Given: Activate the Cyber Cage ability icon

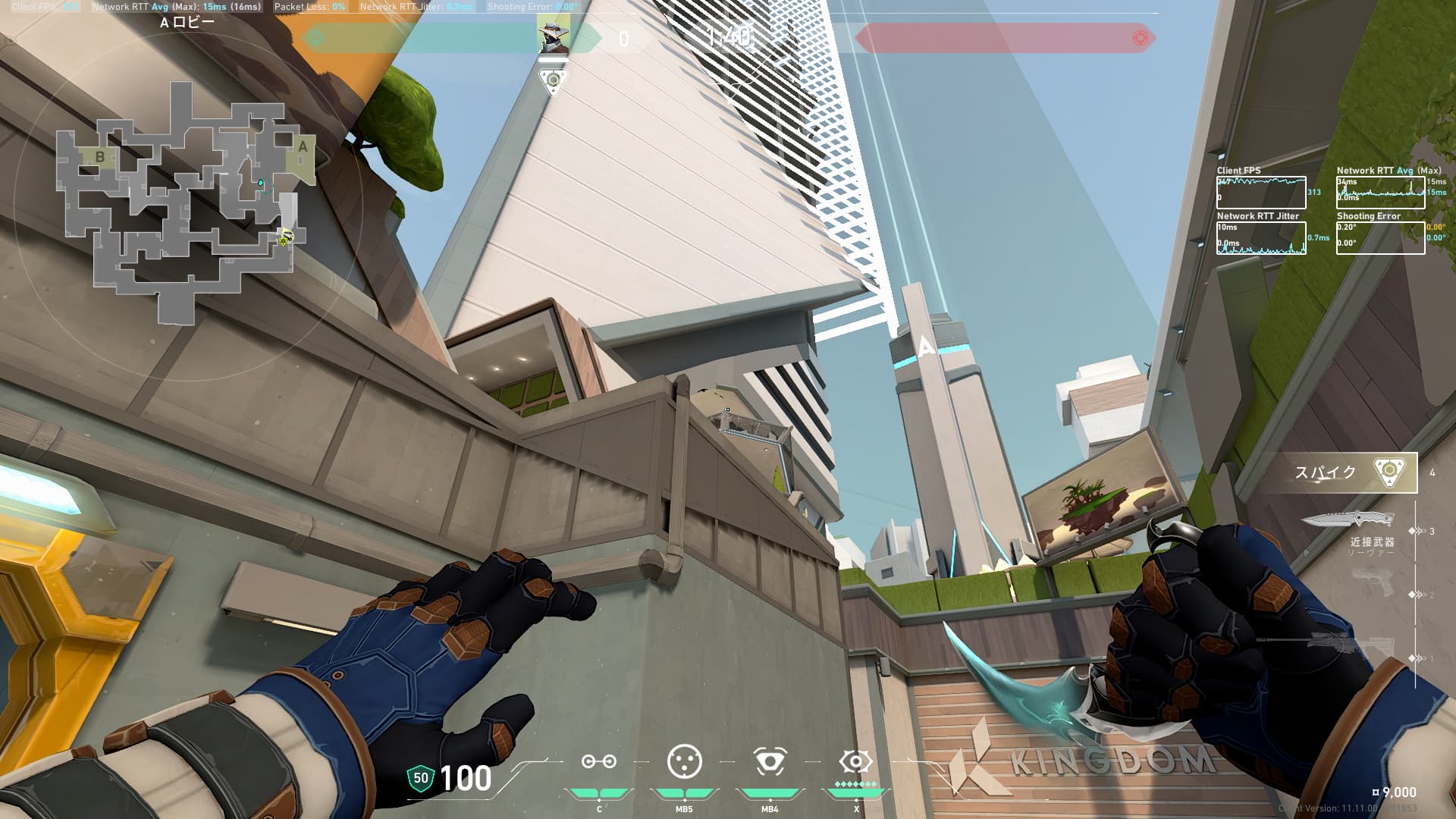Looking at the screenshot, I should [684, 761].
